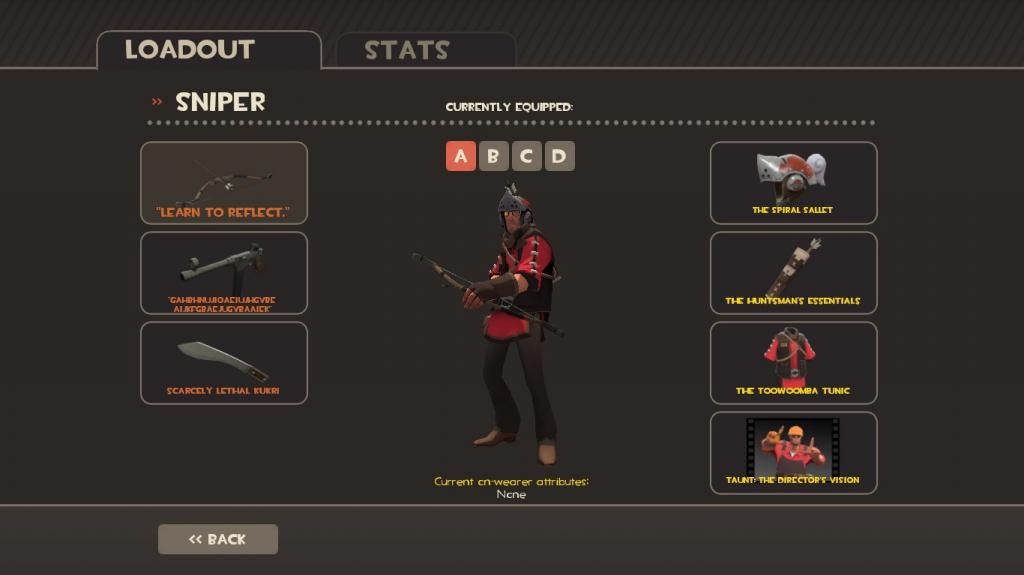Select the Huntsman's Essentials slot
The image size is (1024, 575).
(793, 273)
